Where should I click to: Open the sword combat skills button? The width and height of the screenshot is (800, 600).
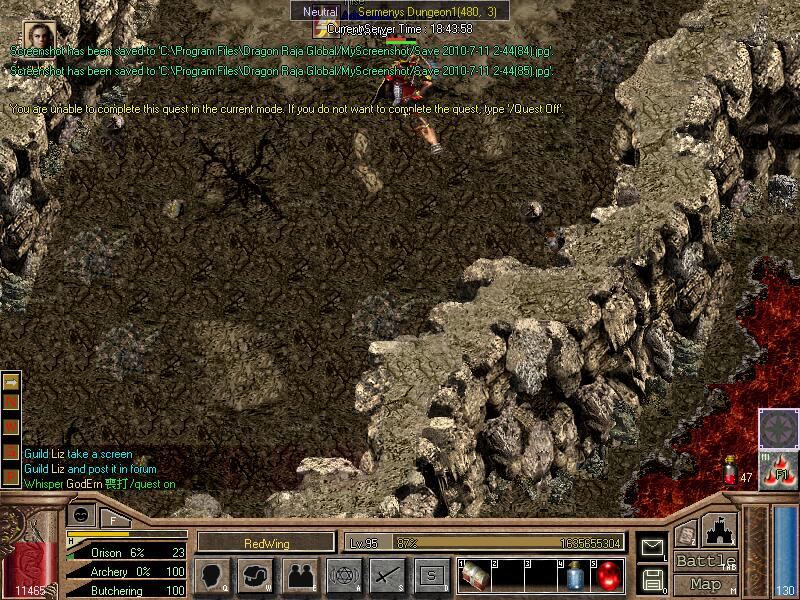388,574
